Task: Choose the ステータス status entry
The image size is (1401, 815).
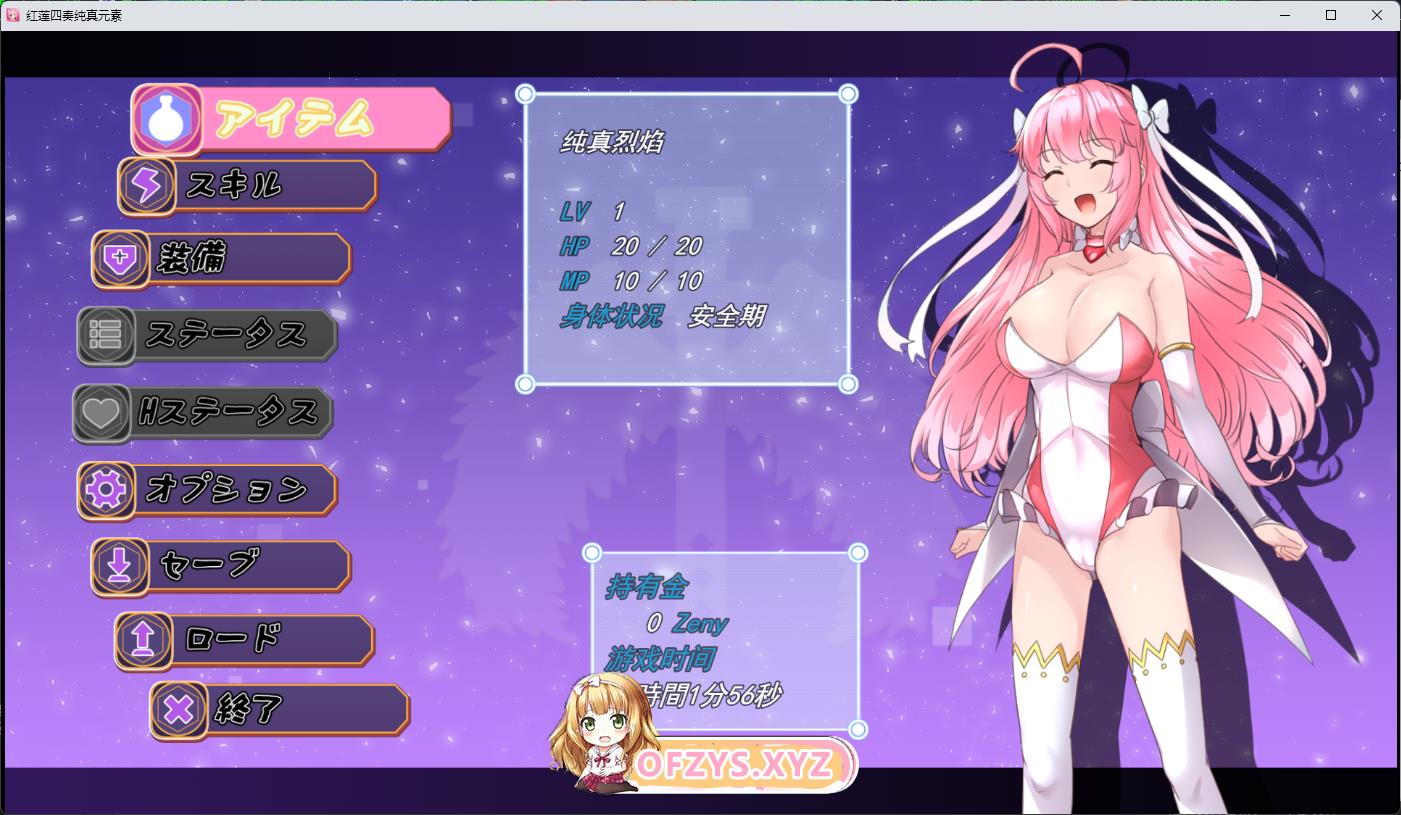Action: pos(208,335)
